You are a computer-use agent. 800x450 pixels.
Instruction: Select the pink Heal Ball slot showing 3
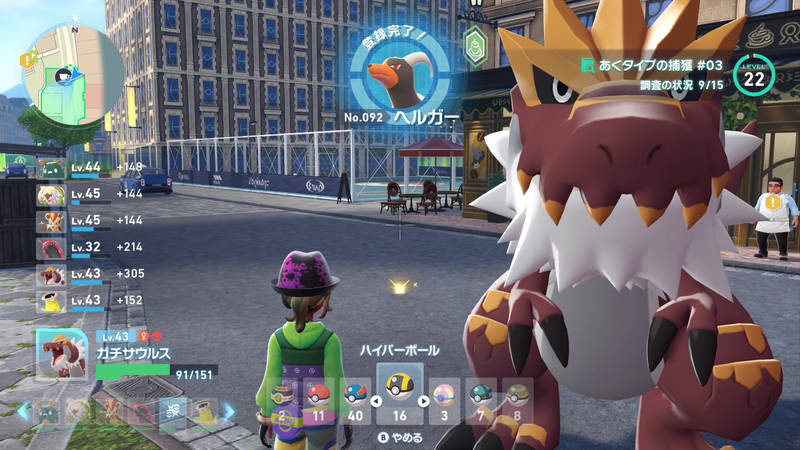click(443, 398)
